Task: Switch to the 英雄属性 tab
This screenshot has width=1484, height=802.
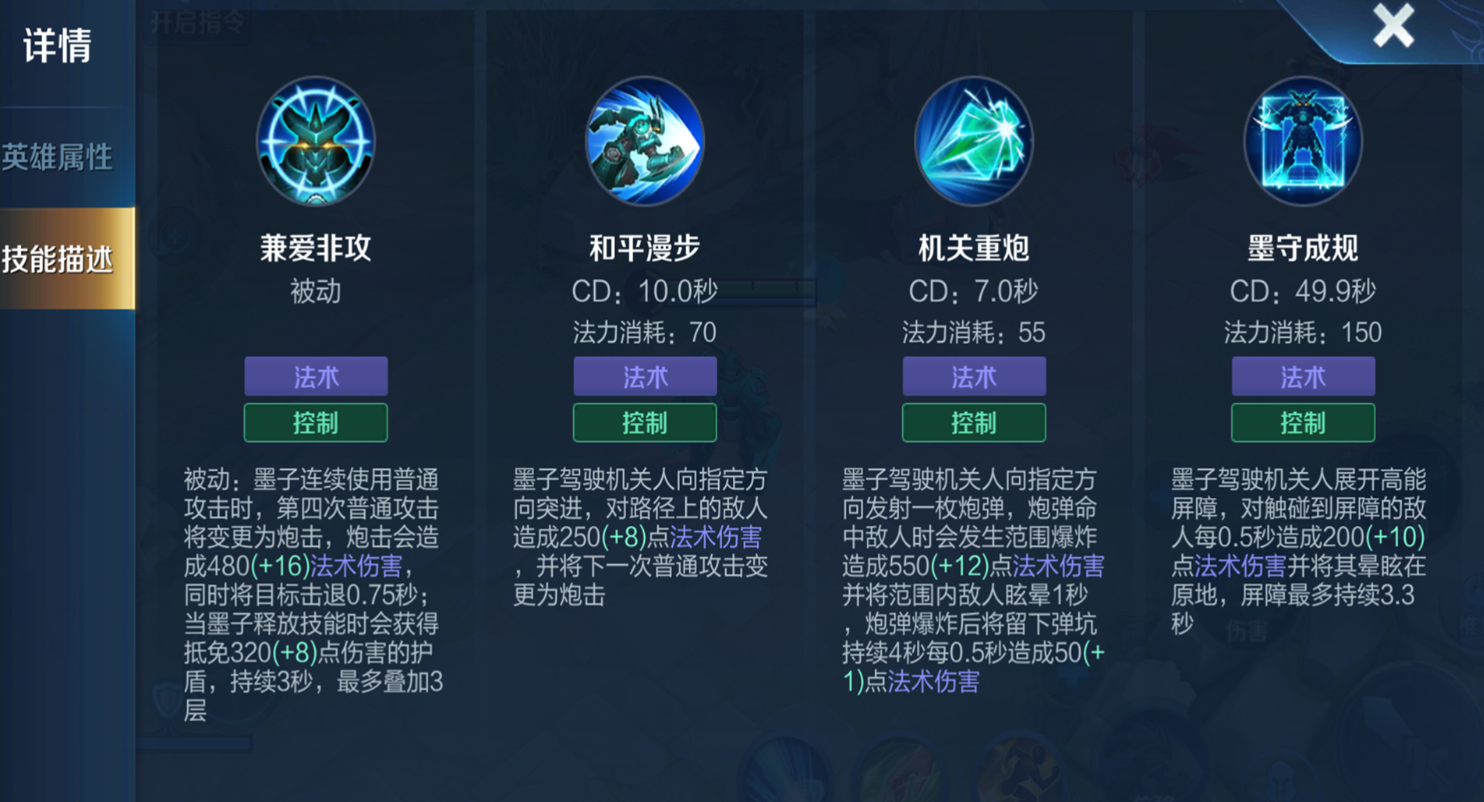Action: pos(60,155)
